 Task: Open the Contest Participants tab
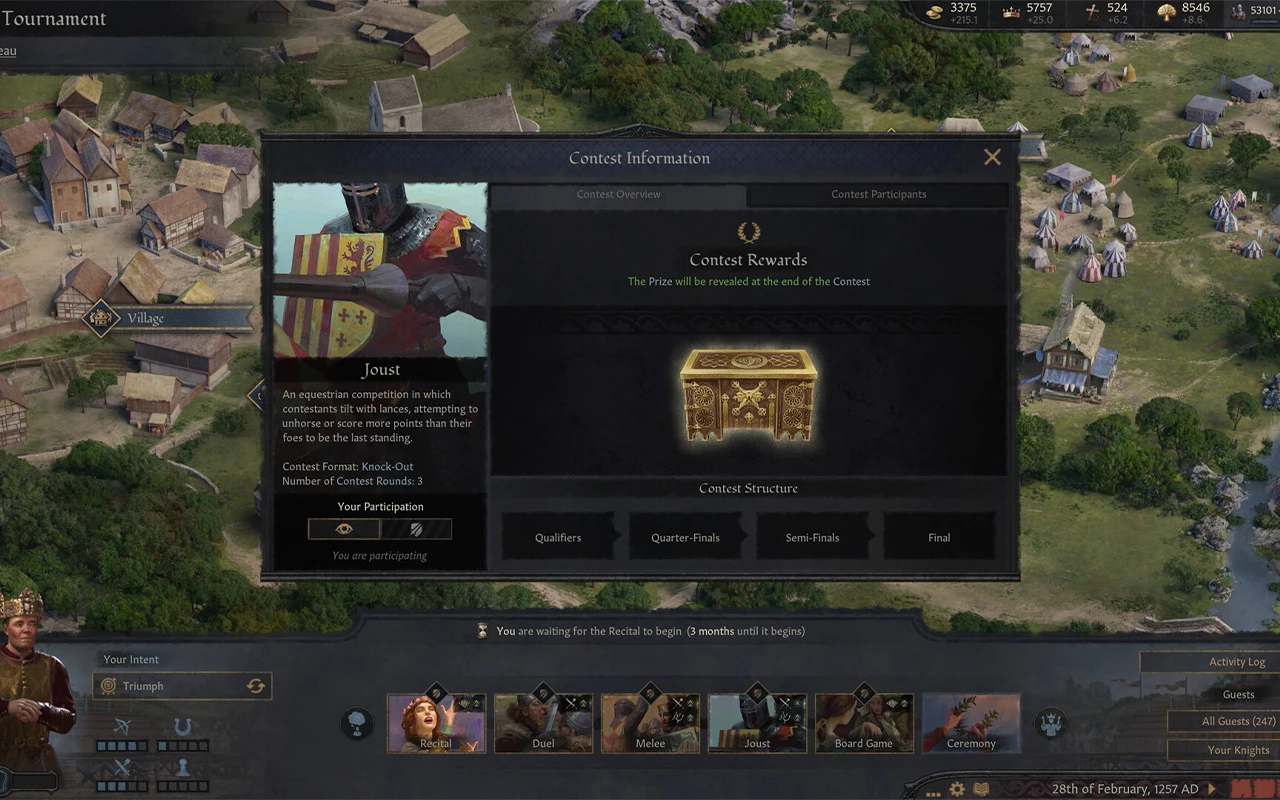pos(878,195)
